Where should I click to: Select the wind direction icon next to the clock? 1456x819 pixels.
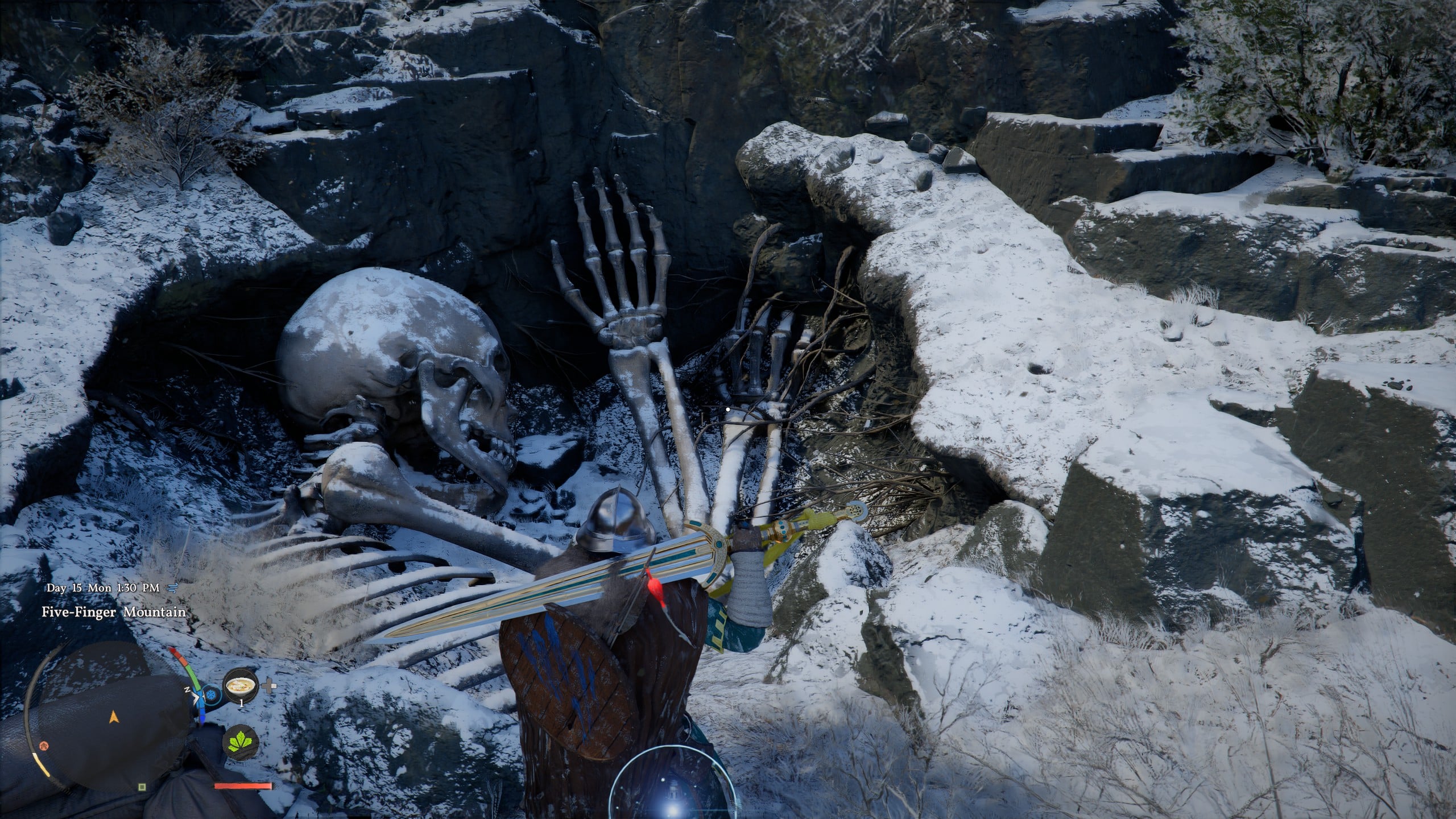click(x=172, y=588)
